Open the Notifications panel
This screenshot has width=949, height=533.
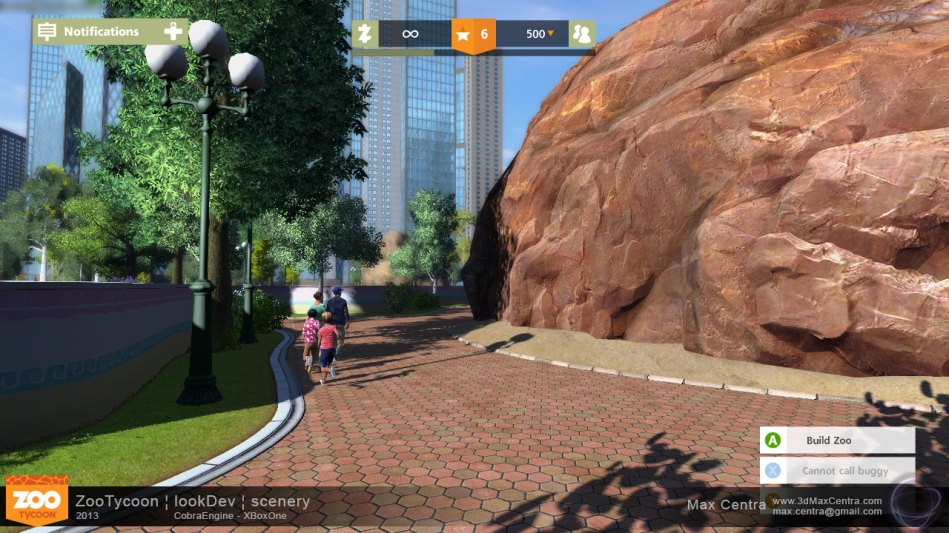click(x=100, y=31)
